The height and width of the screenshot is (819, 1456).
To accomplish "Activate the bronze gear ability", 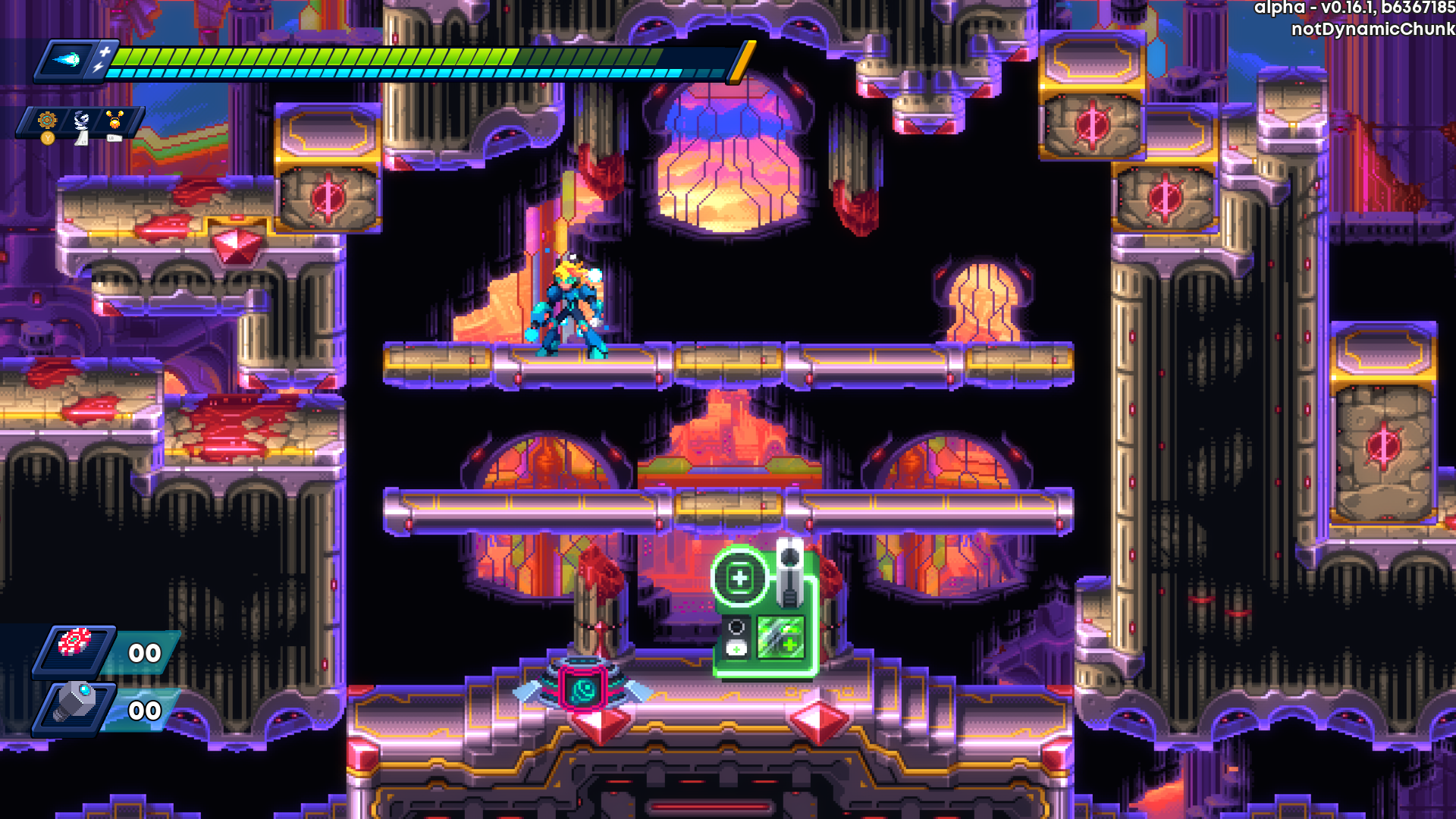I will [x=47, y=121].
